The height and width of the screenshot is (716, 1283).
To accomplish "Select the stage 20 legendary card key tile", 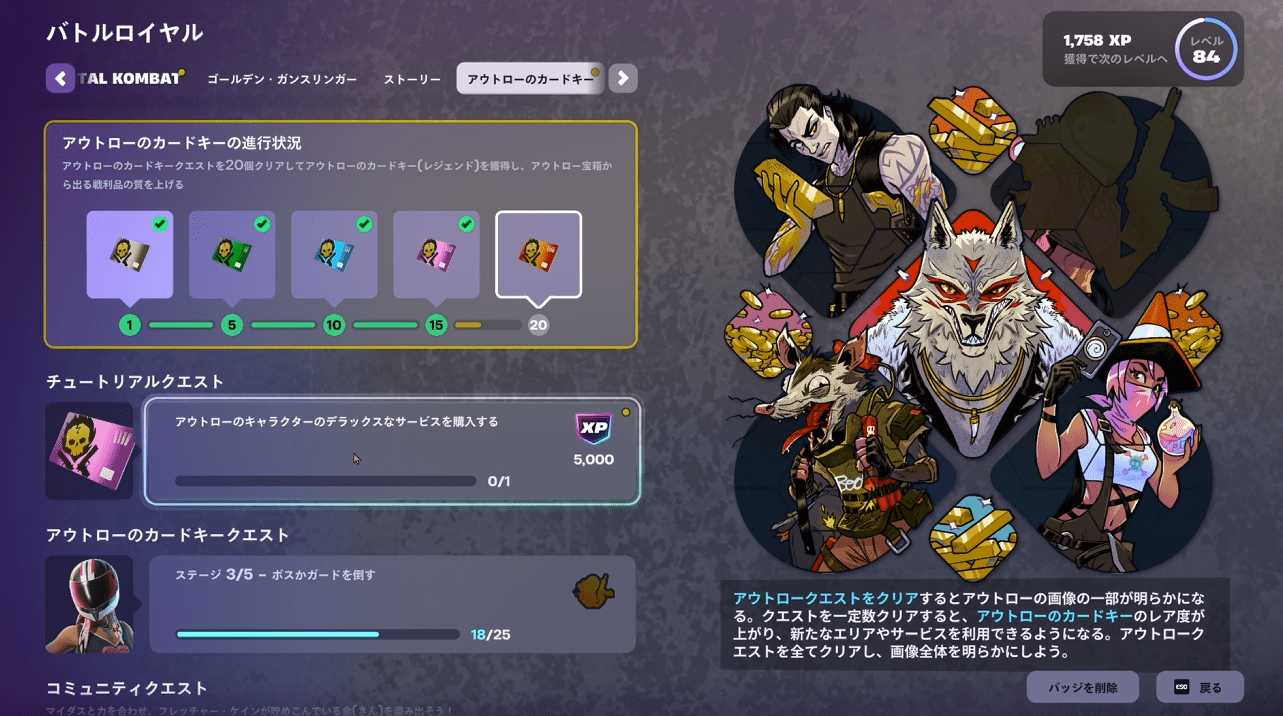I will [x=538, y=254].
